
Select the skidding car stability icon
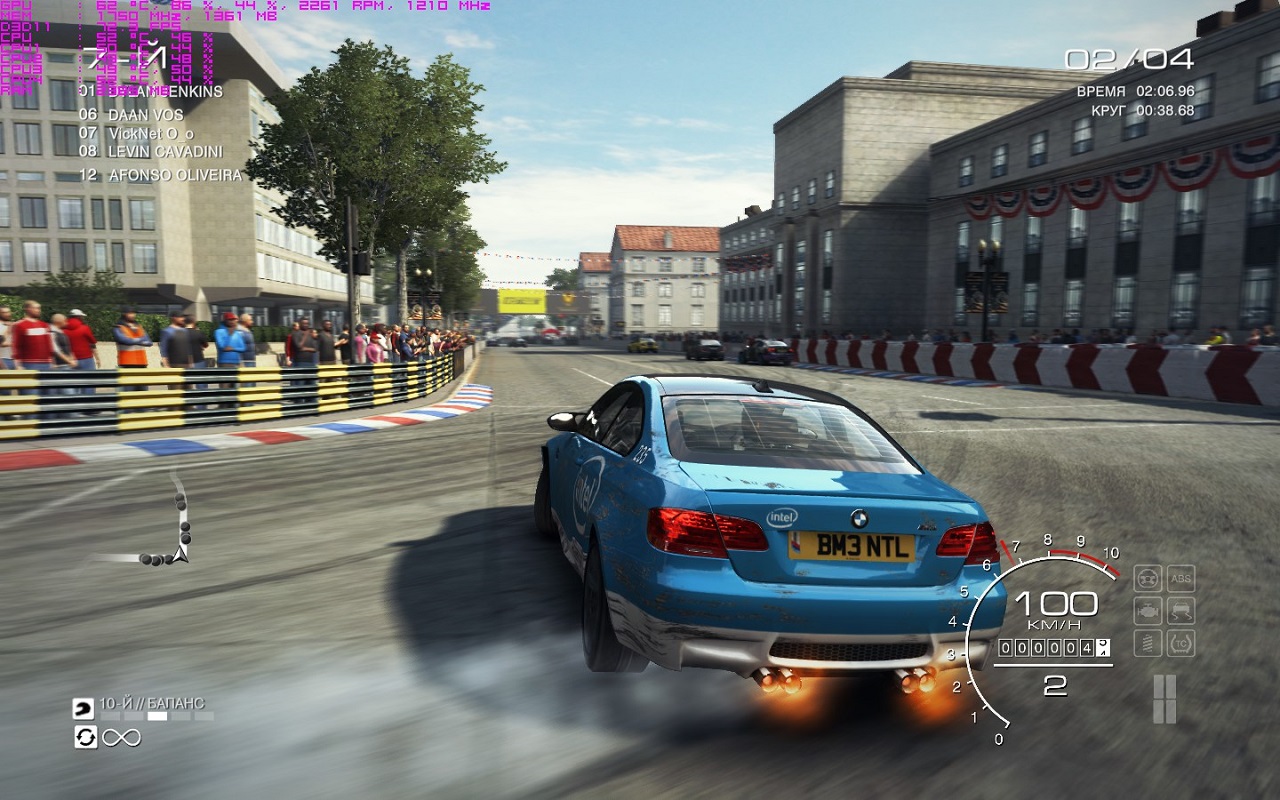coord(1181,611)
